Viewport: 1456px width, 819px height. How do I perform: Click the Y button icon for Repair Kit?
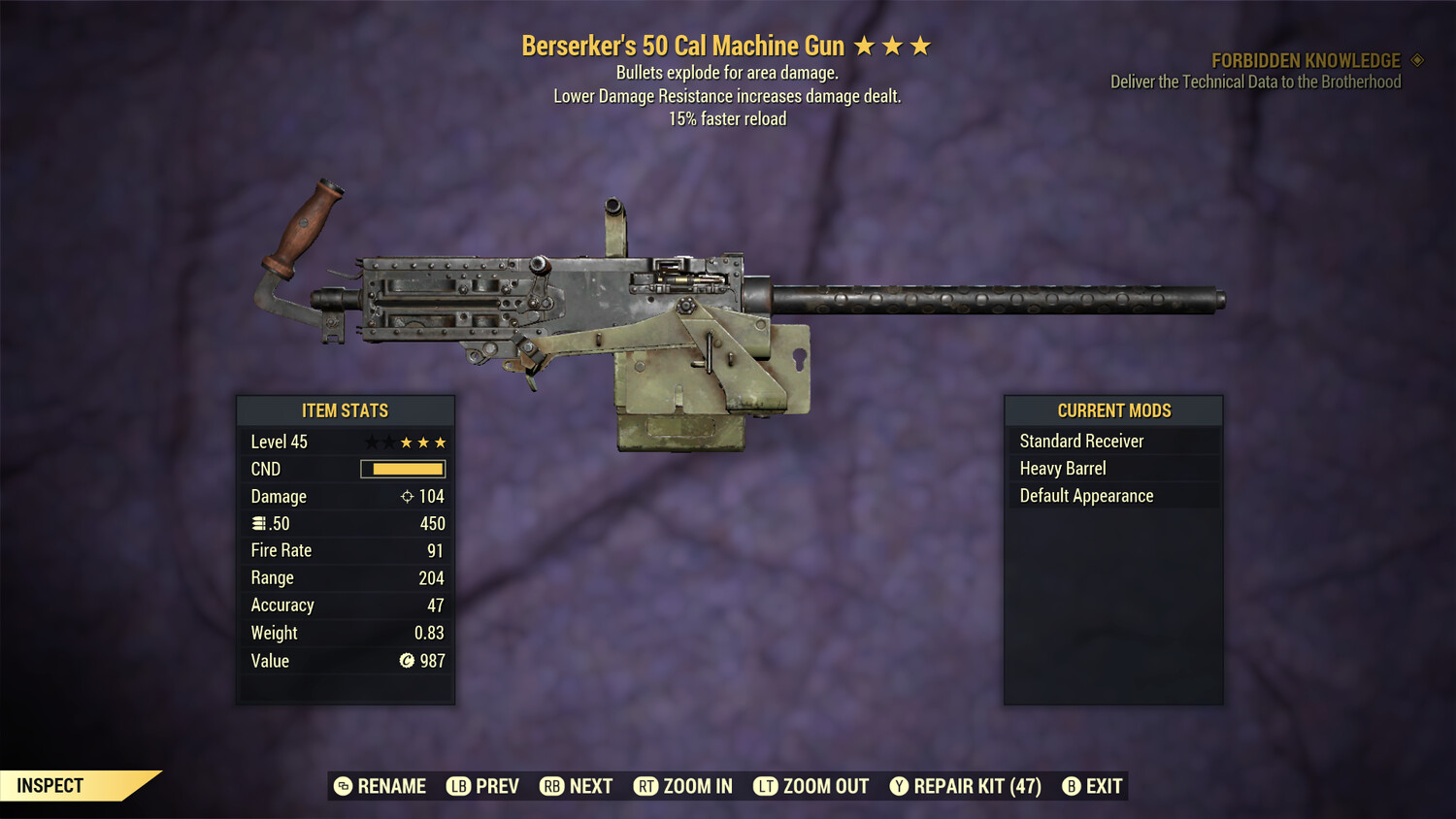900,786
